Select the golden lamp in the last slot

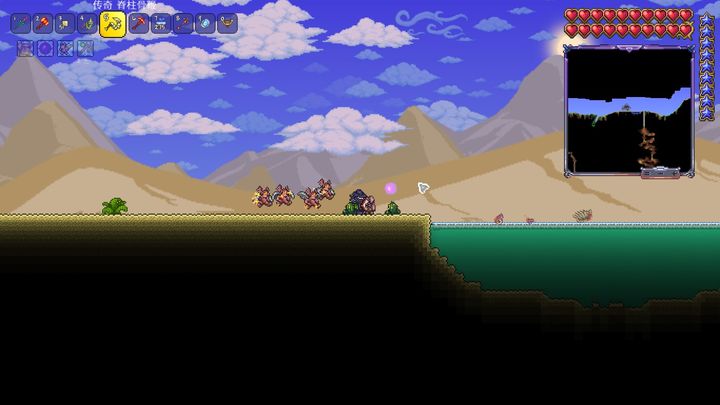[228, 24]
